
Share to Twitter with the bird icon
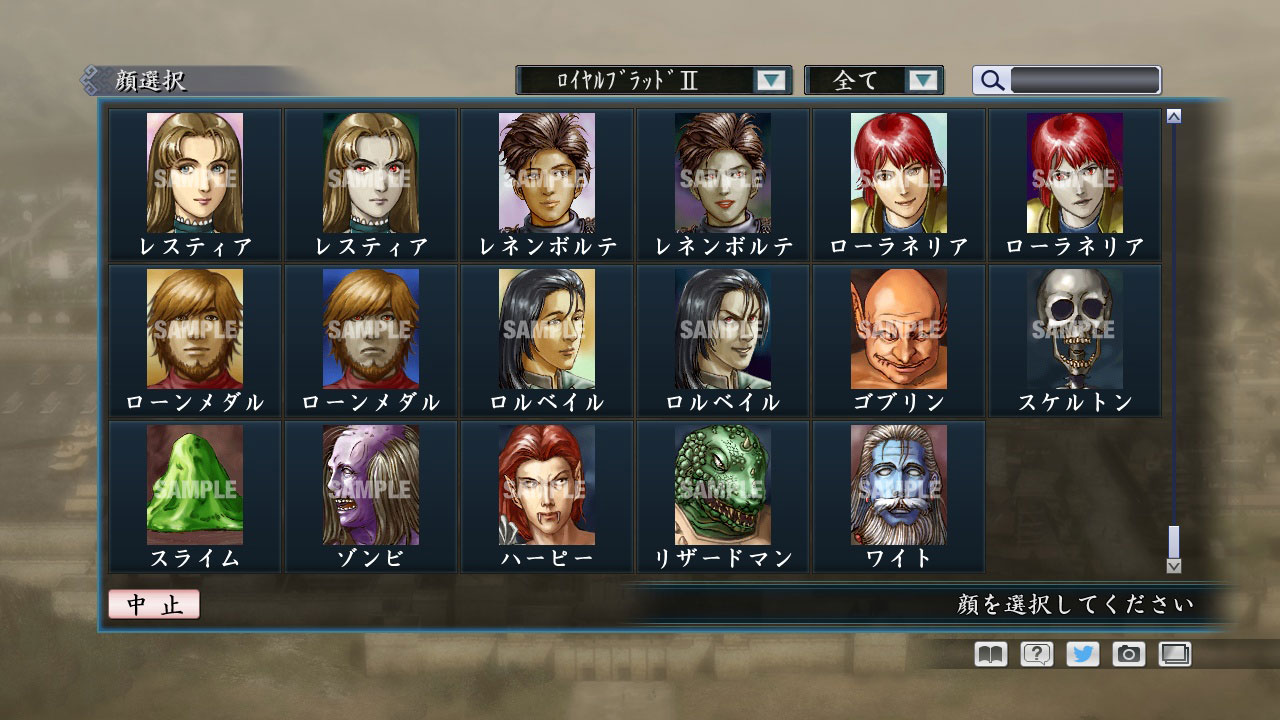click(x=1081, y=654)
